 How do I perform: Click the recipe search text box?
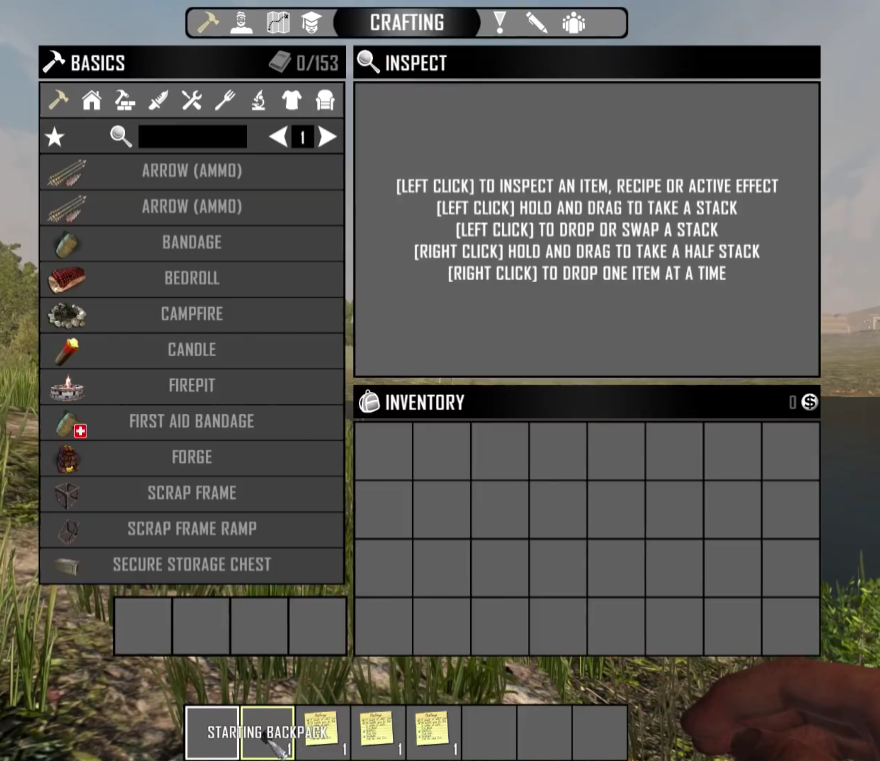[x=192, y=137]
